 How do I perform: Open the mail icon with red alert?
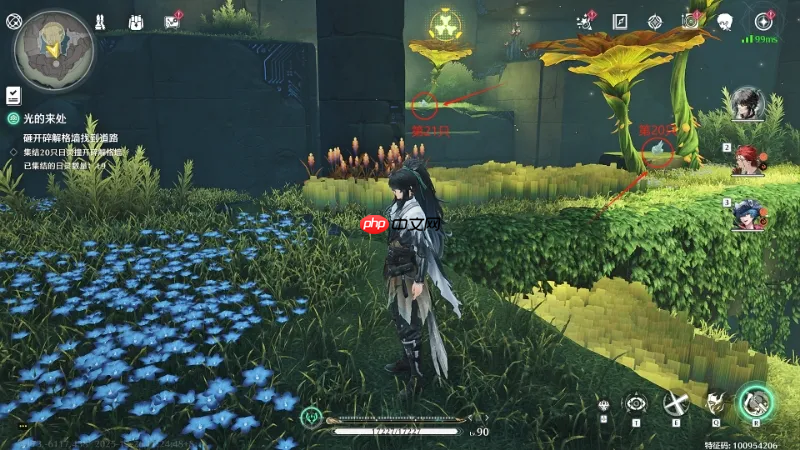pos(171,21)
